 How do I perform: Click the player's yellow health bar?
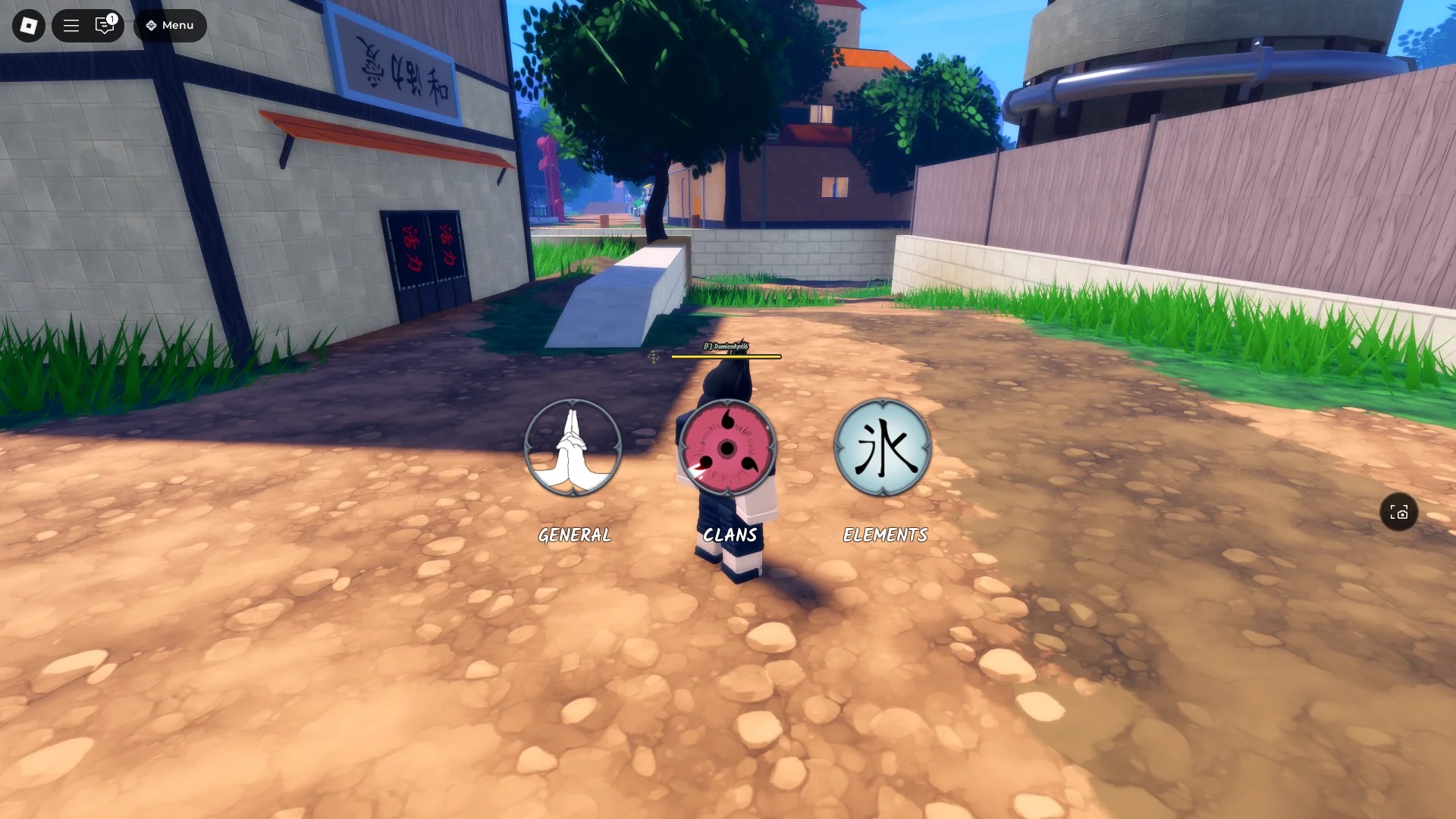[x=726, y=357]
